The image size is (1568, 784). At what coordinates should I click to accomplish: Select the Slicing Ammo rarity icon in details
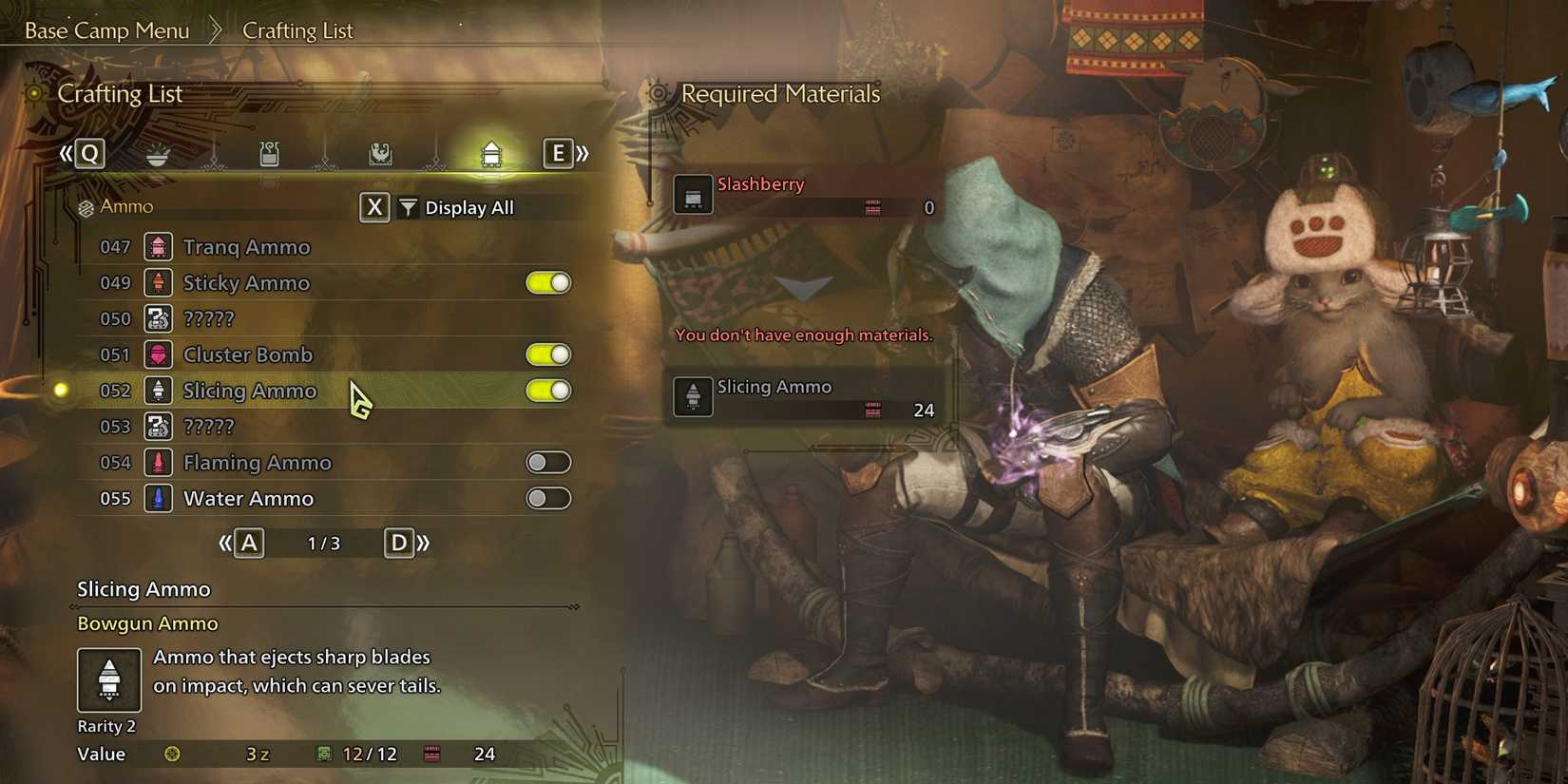[x=107, y=680]
